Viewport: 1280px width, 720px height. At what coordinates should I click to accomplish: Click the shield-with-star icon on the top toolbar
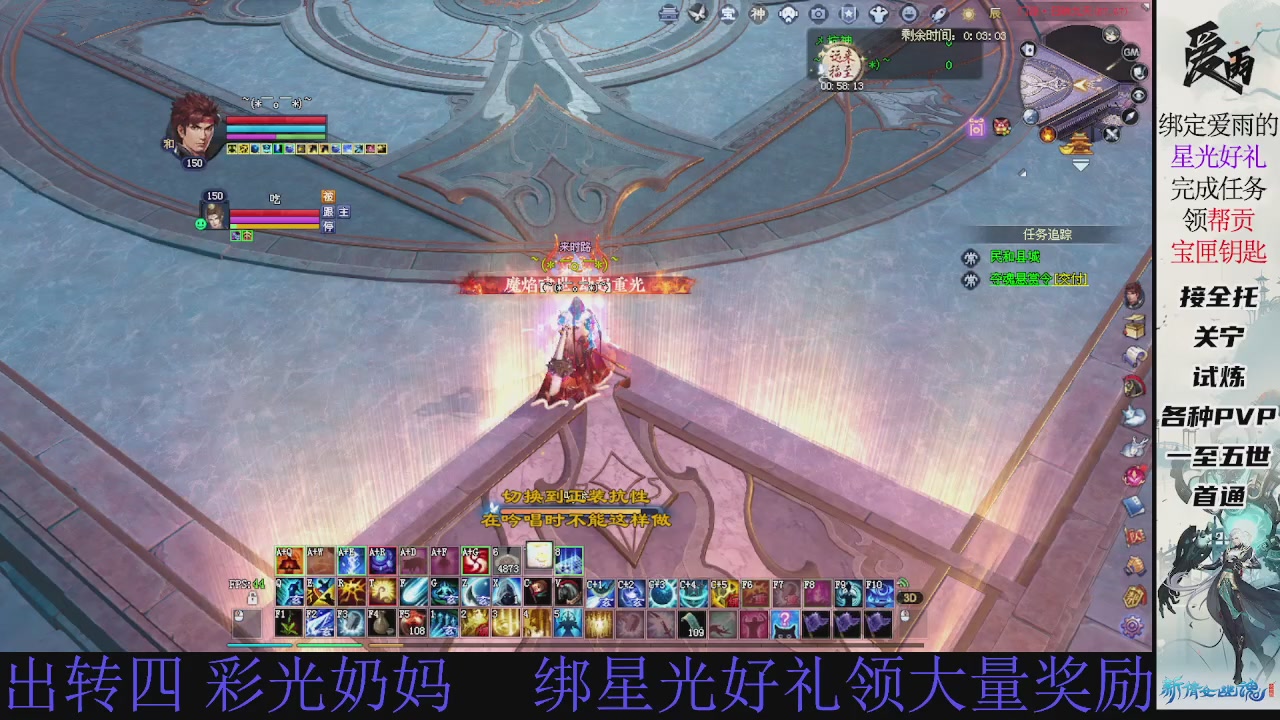click(847, 14)
